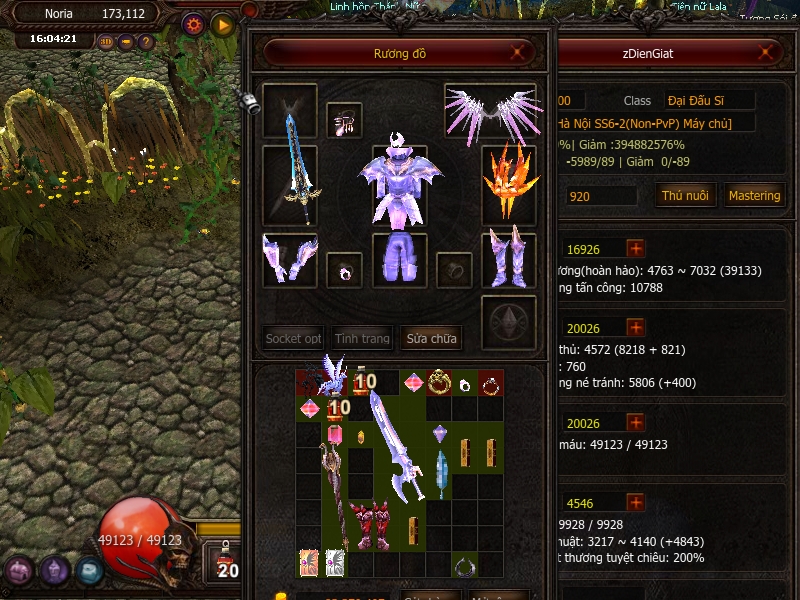Open the Tình trạng status button
The width and height of the screenshot is (800, 600).
point(362,339)
